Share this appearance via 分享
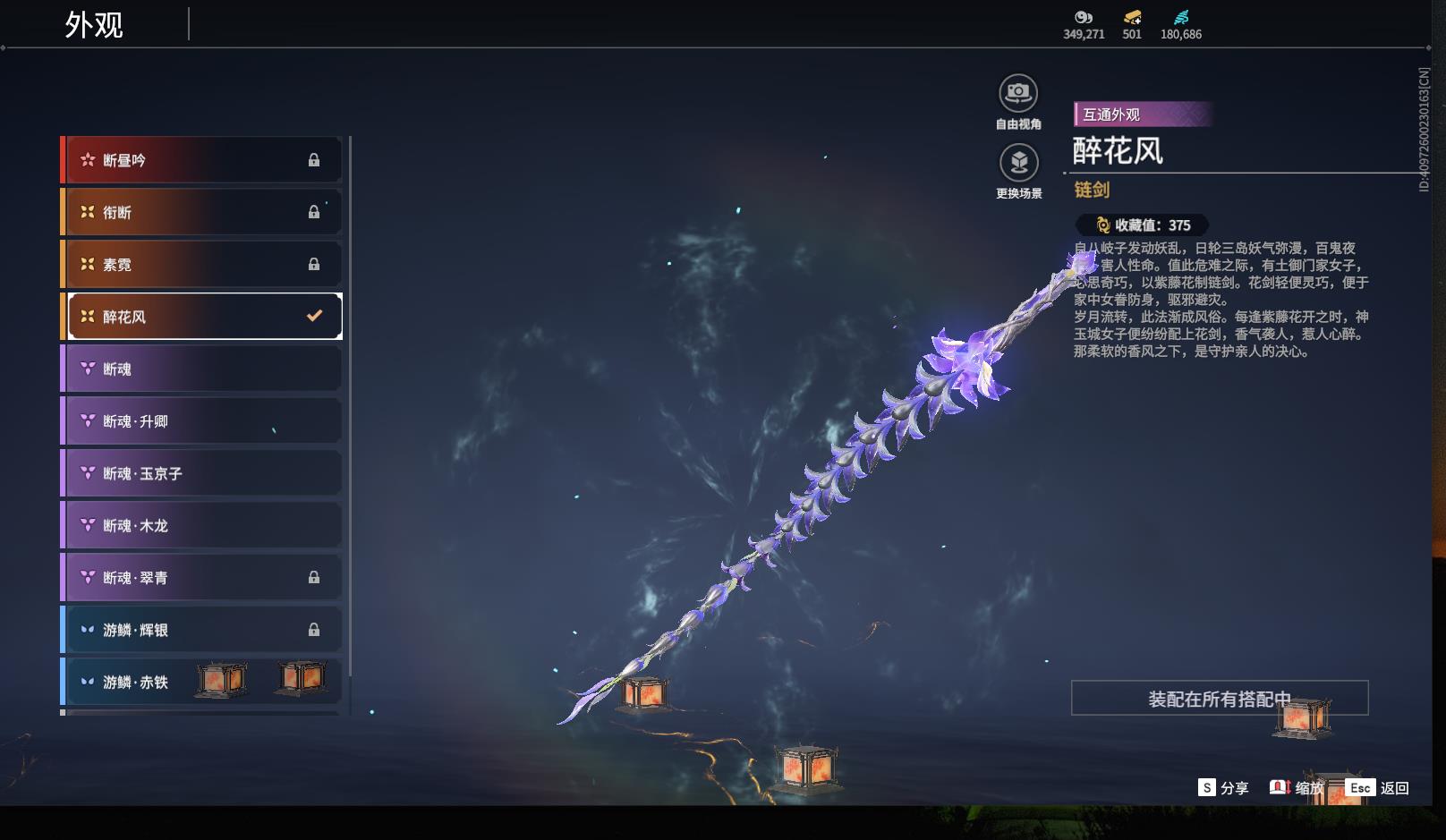Viewport: 1446px width, 840px height. pyautogui.click(x=1223, y=788)
